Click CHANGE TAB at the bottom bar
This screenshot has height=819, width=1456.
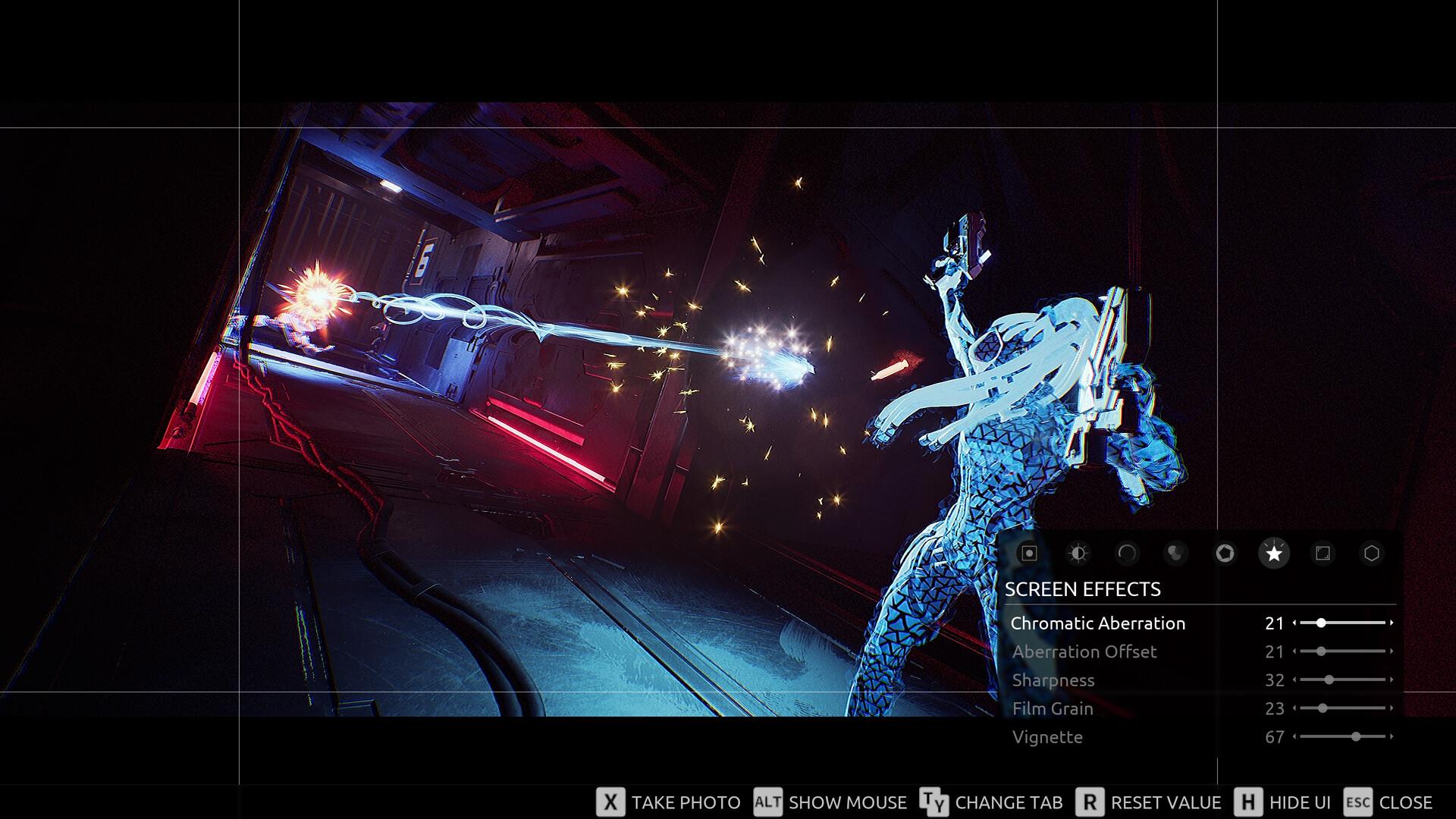coord(1009,802)
